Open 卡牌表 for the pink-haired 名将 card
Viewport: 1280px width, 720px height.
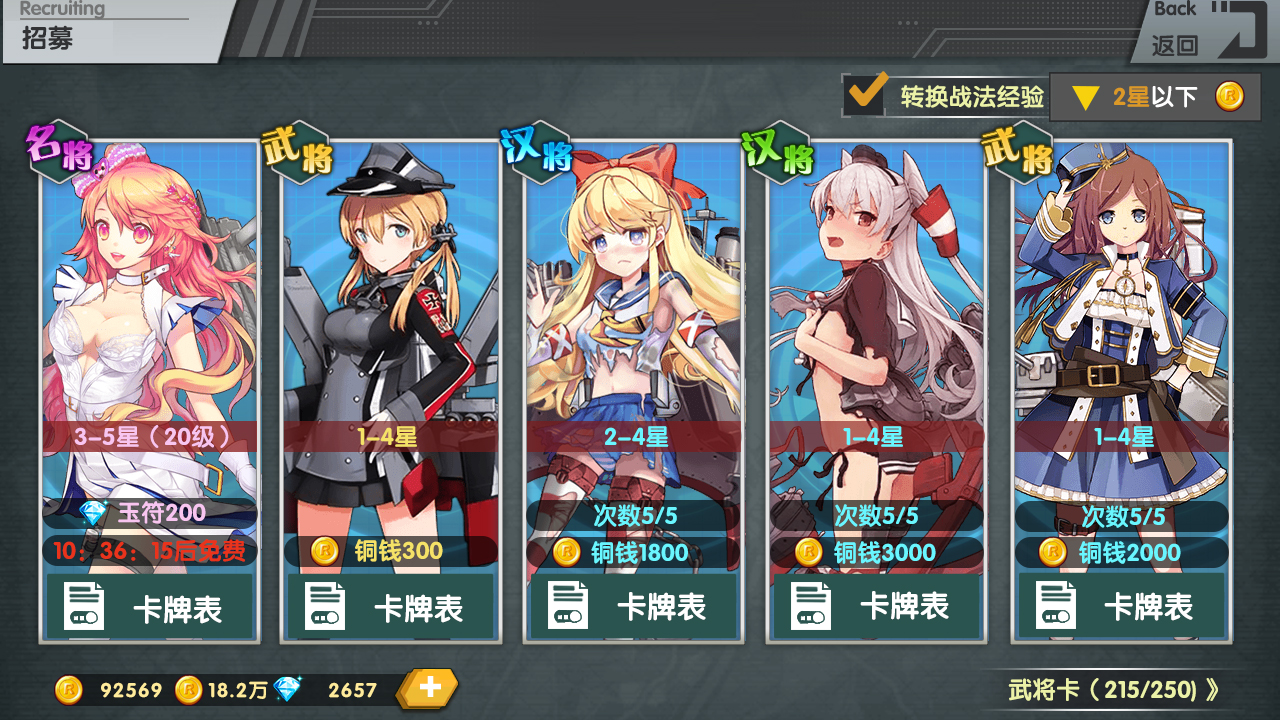pyautogui.click(x=150, y=607)
